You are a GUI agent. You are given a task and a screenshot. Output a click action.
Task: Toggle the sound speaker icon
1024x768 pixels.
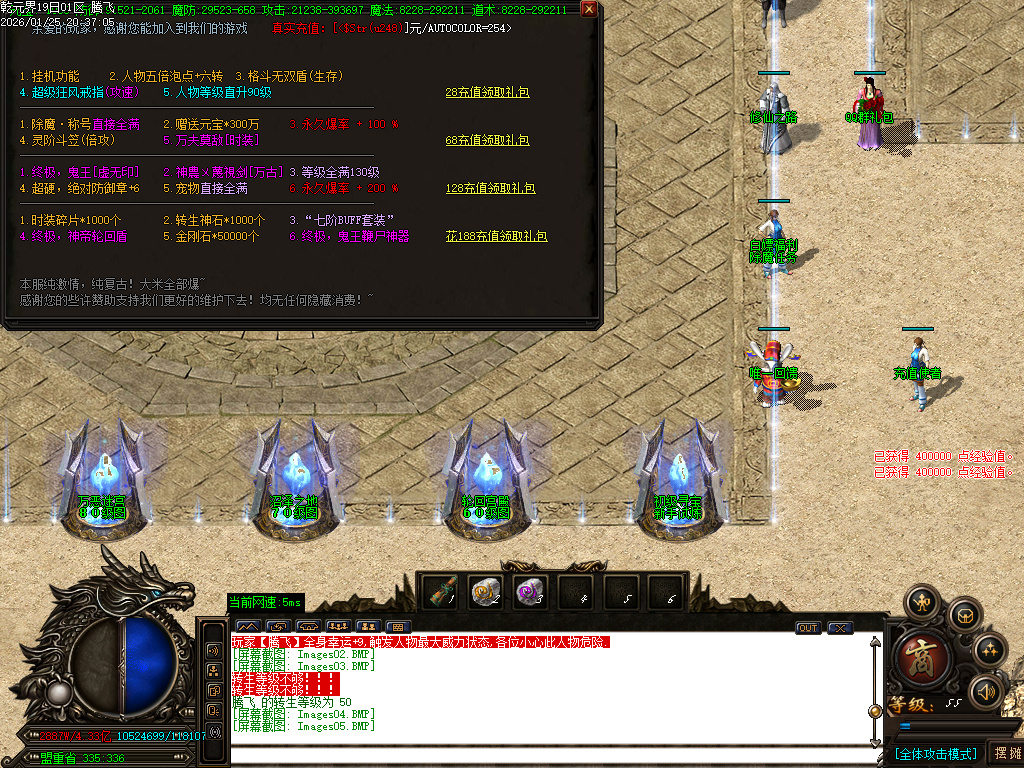coord(988,691)
